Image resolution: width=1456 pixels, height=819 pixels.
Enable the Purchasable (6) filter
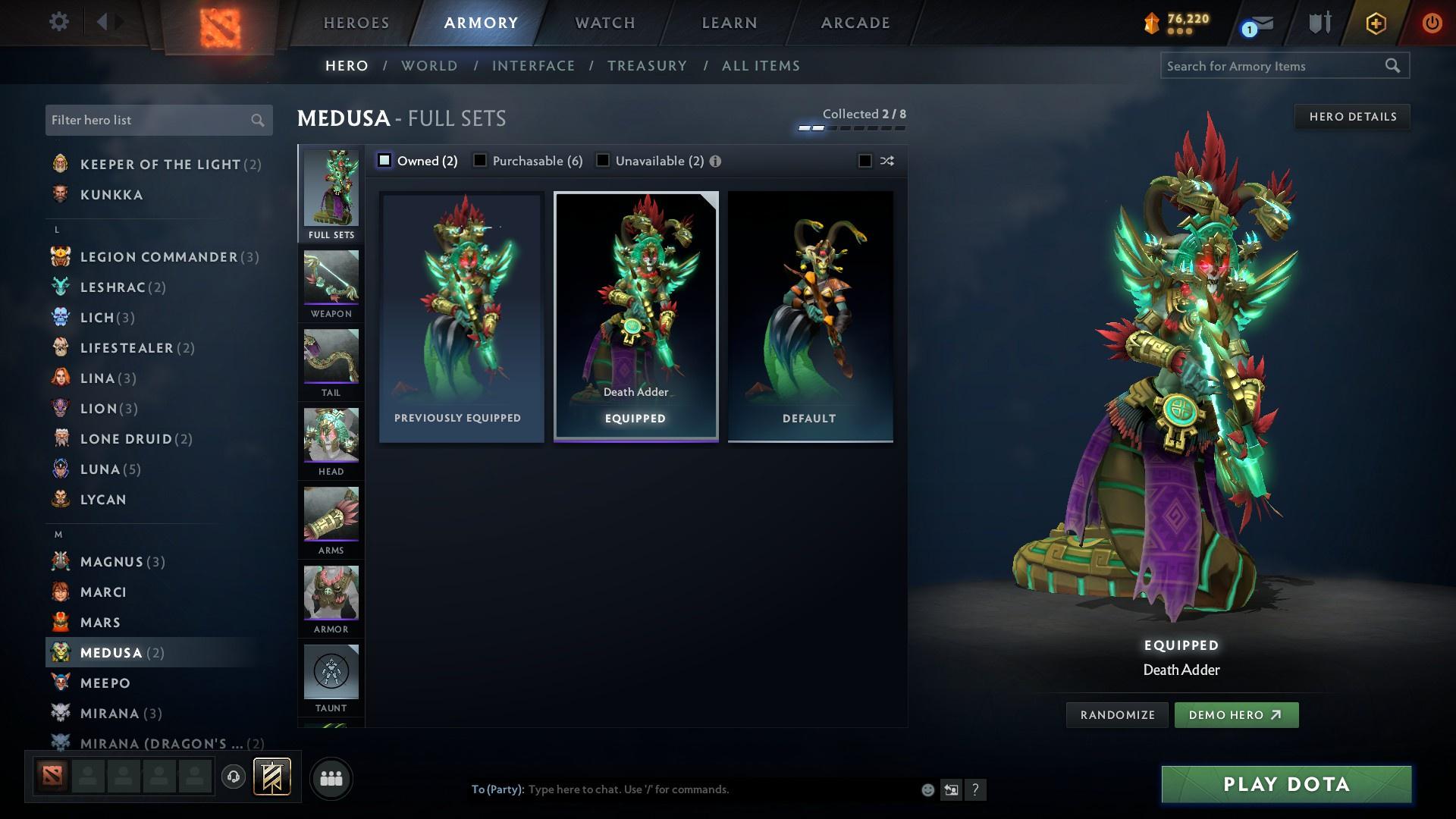480,160
